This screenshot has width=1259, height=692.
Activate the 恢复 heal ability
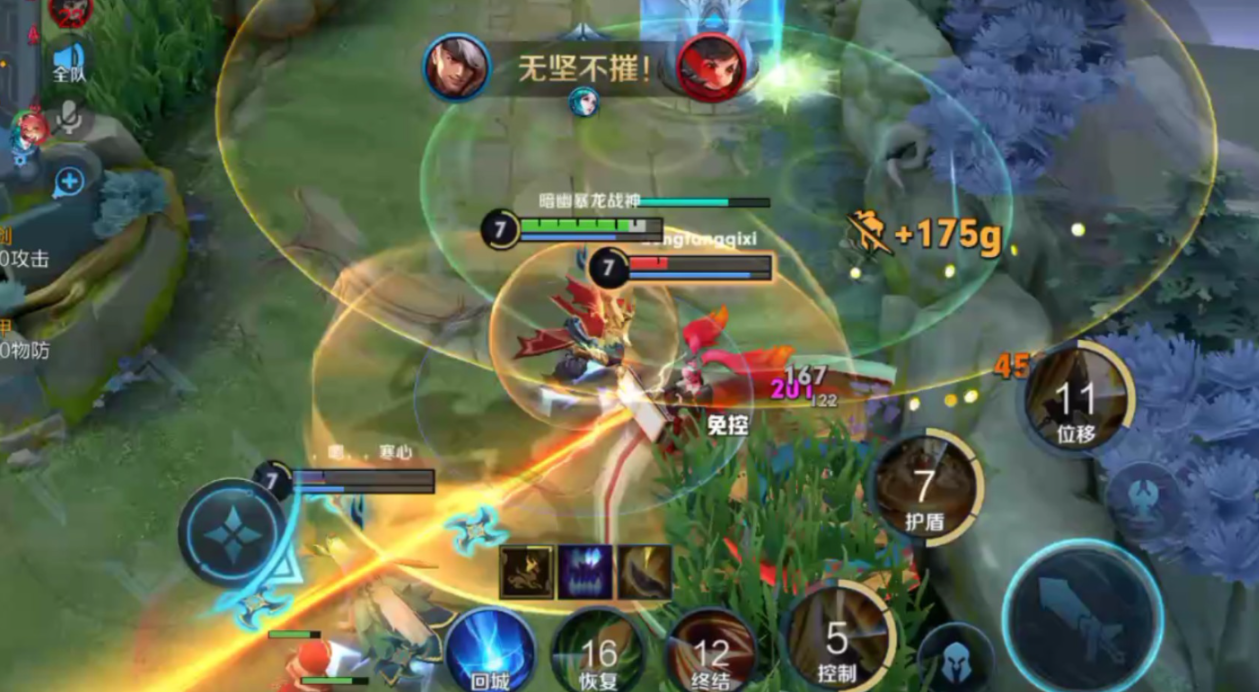click(x=599, y=652)
